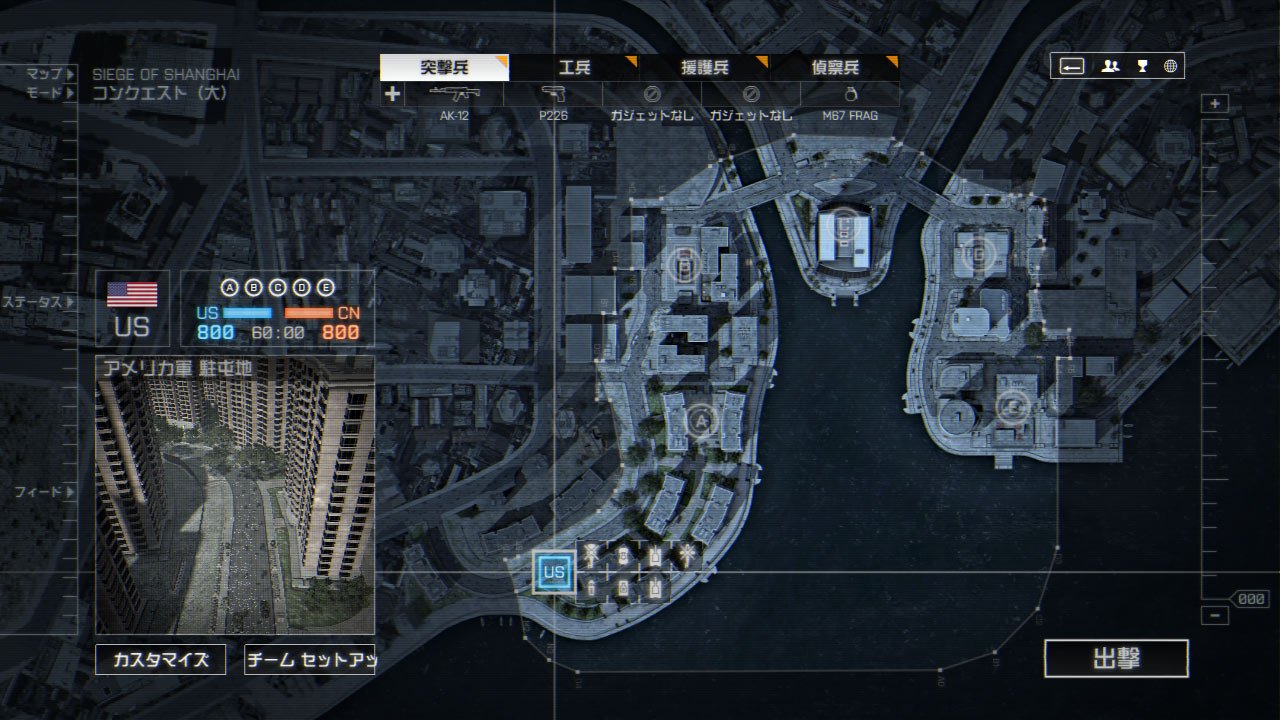Open the squad members icon
This screenshot has width=1280, height=720.
(1110, 66)
